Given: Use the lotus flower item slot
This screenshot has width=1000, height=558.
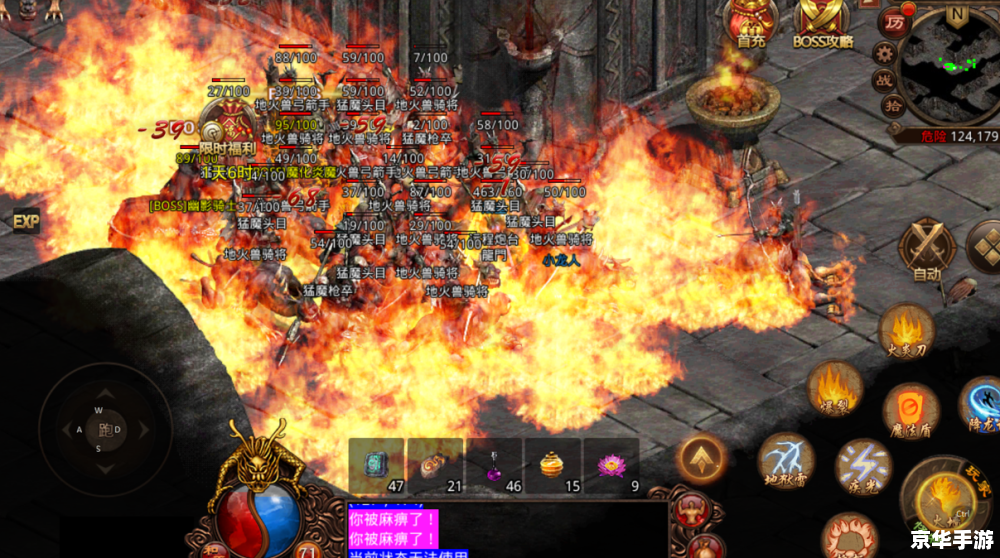Looking at the screenshot, I should click(x=611, y=466).
